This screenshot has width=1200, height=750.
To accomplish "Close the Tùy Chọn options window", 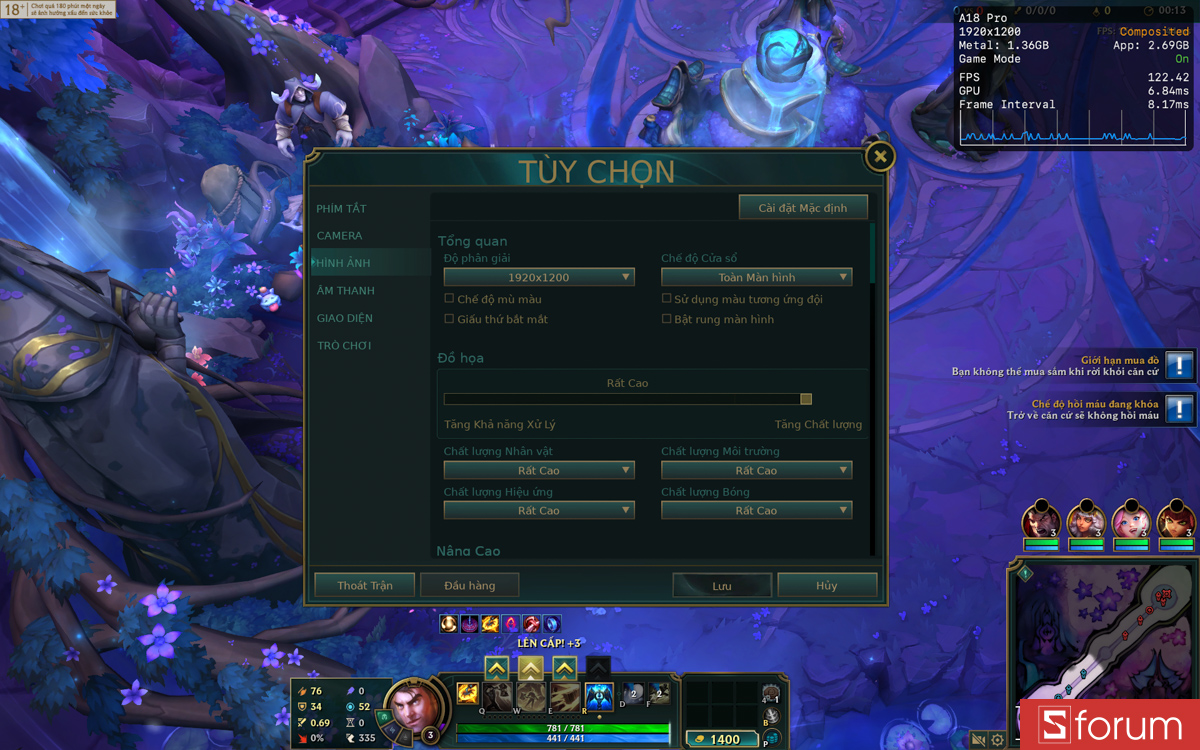I will [x=879, y=156].
